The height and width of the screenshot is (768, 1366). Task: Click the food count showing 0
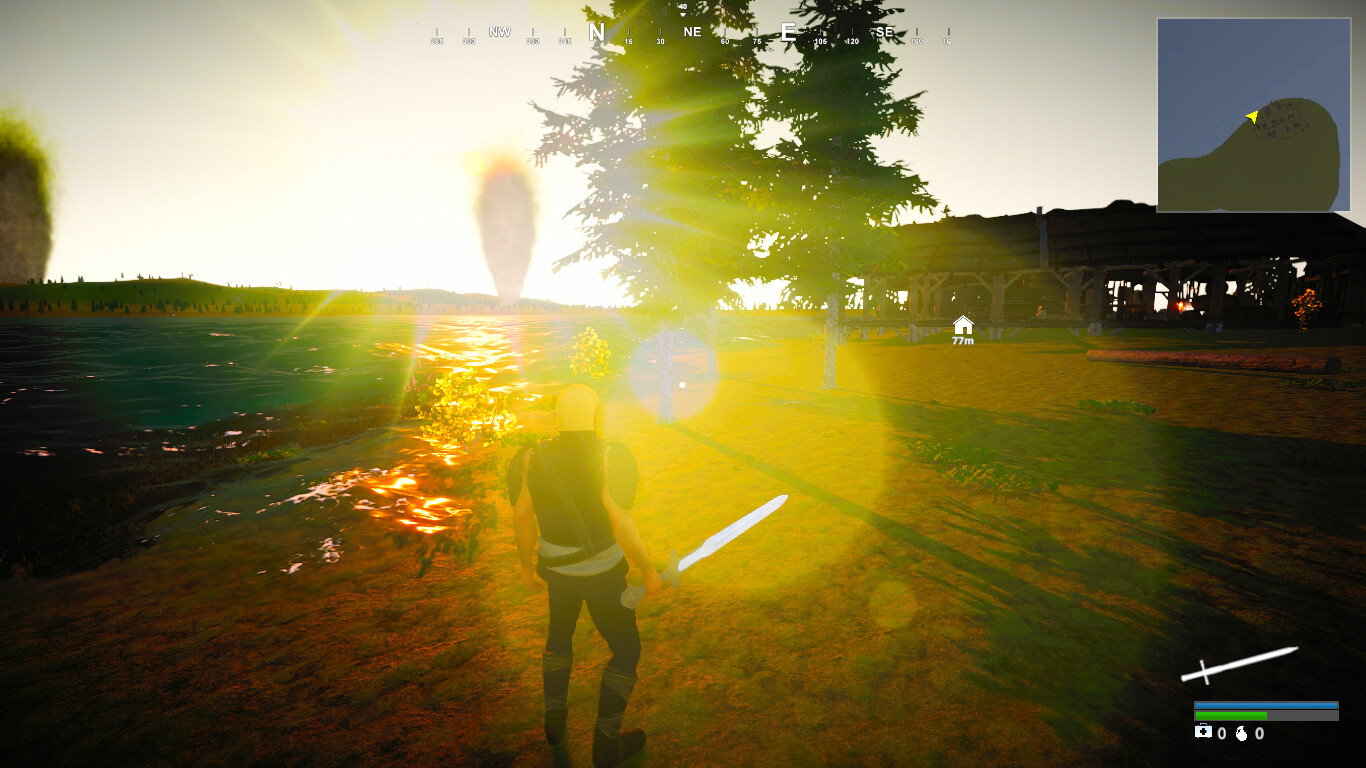point(1261,733)
